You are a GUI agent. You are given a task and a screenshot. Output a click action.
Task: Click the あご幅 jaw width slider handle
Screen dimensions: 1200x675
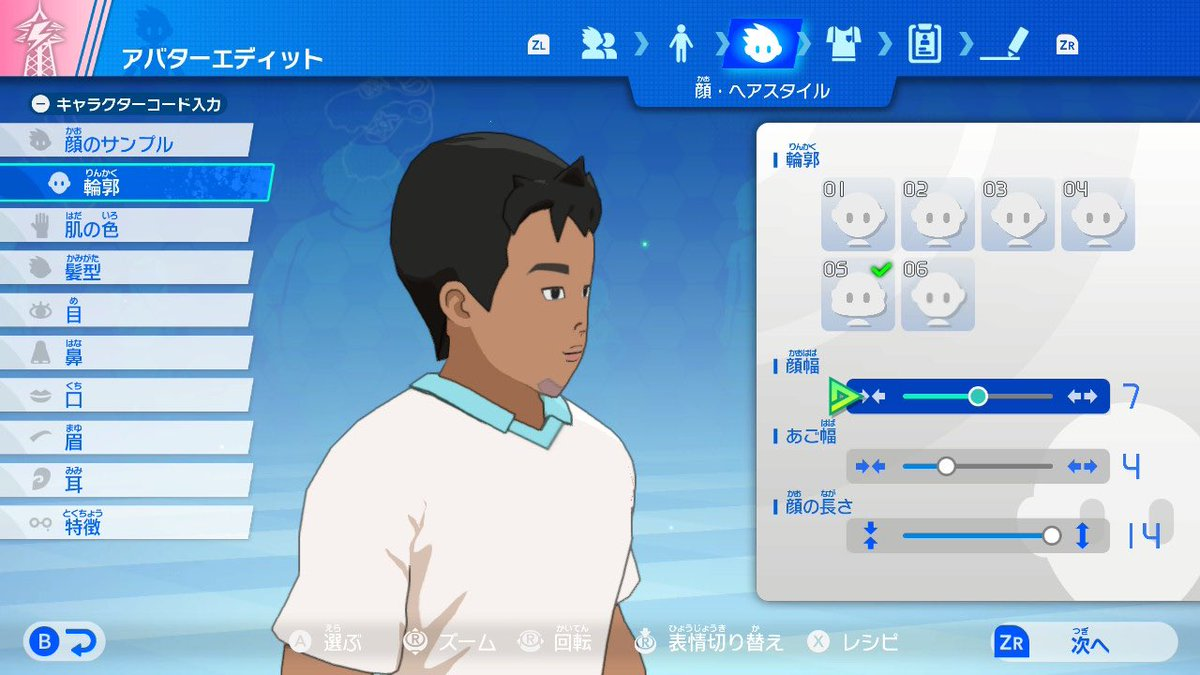point(946,466)
